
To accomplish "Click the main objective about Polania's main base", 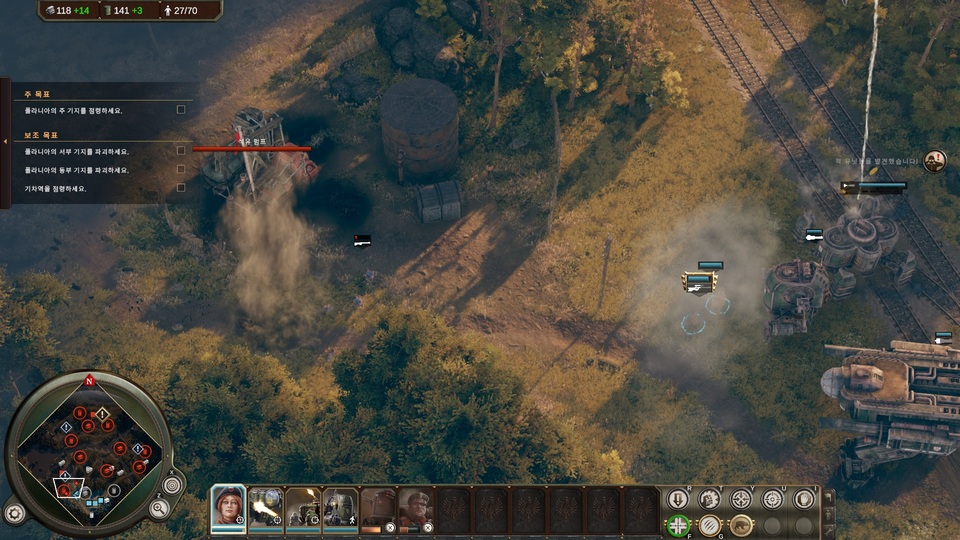I will coord(75,110).
